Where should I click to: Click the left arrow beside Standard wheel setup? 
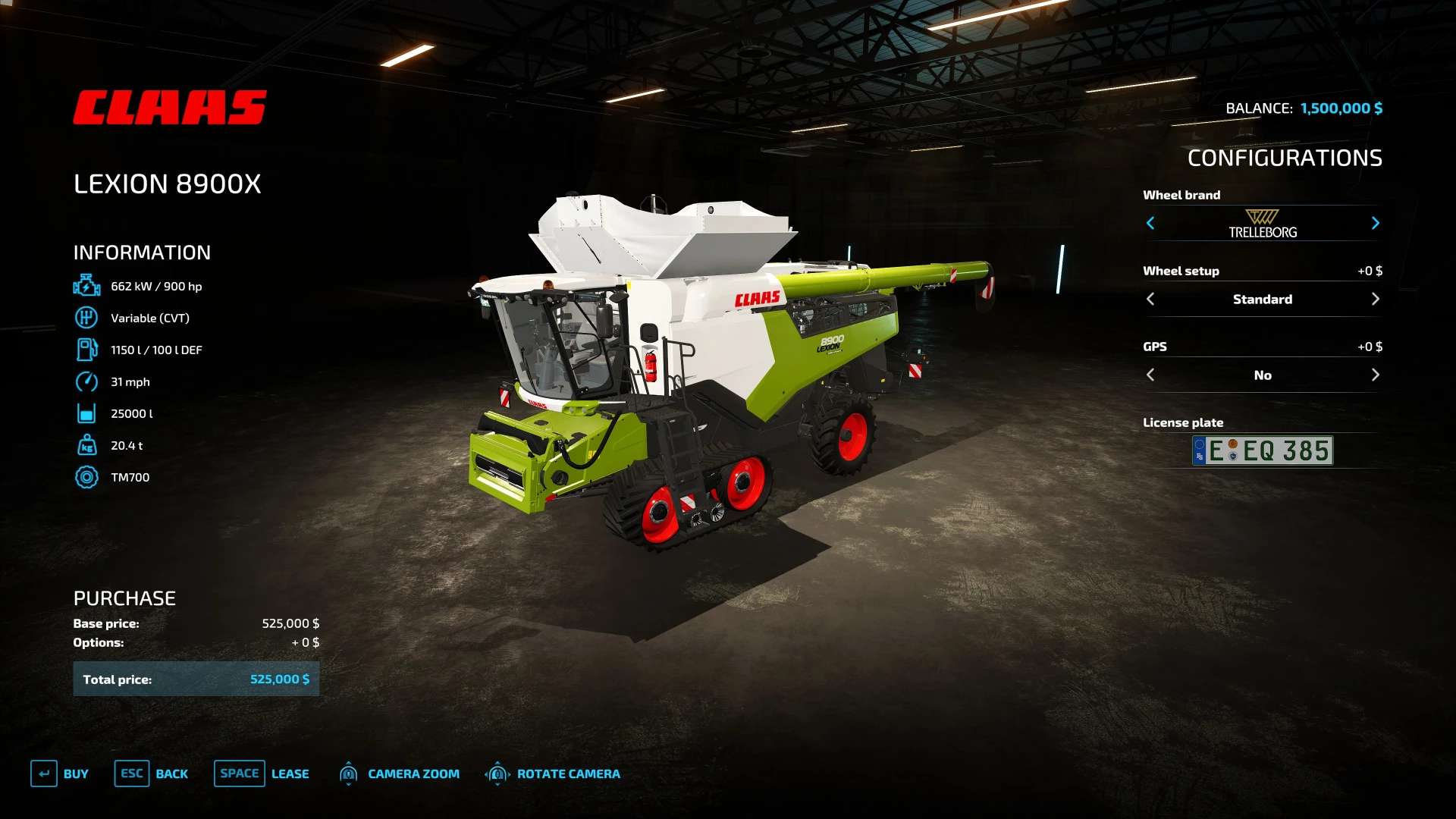coord(1151,299)
